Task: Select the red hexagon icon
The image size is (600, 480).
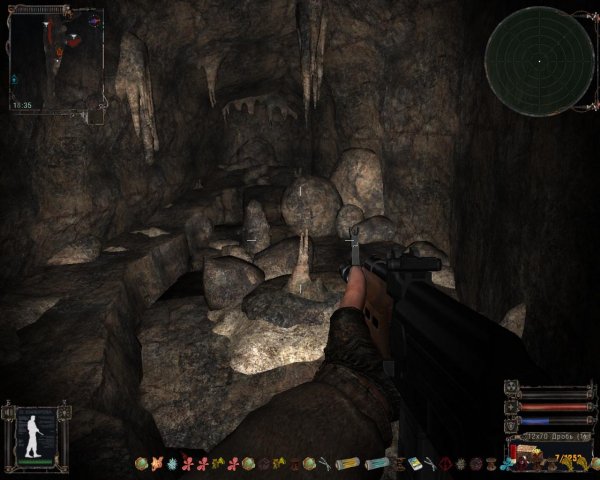Action: coord(445,464)
